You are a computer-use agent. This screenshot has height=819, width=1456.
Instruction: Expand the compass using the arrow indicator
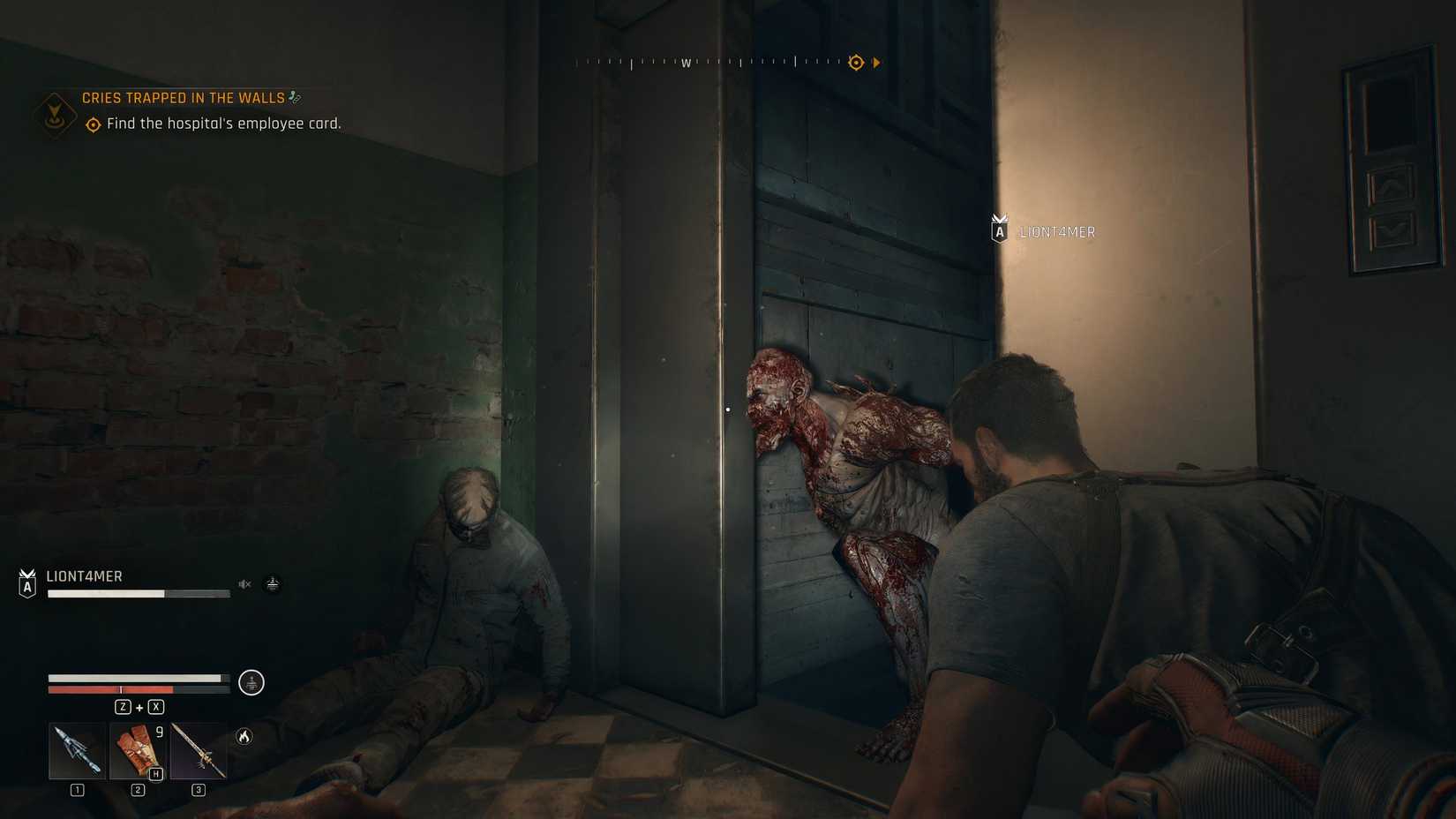click(x=876, y=62)
